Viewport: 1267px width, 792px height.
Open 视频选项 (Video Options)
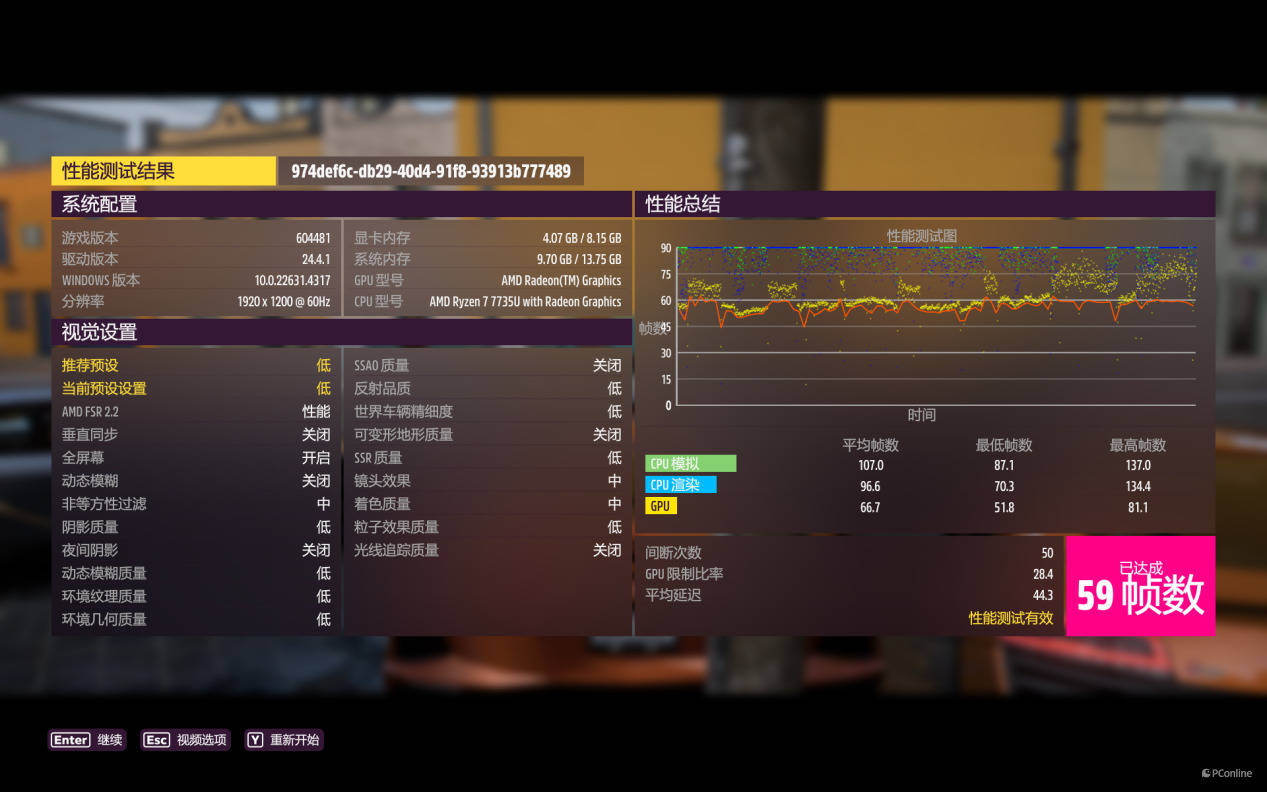click(x=186, y=740)
